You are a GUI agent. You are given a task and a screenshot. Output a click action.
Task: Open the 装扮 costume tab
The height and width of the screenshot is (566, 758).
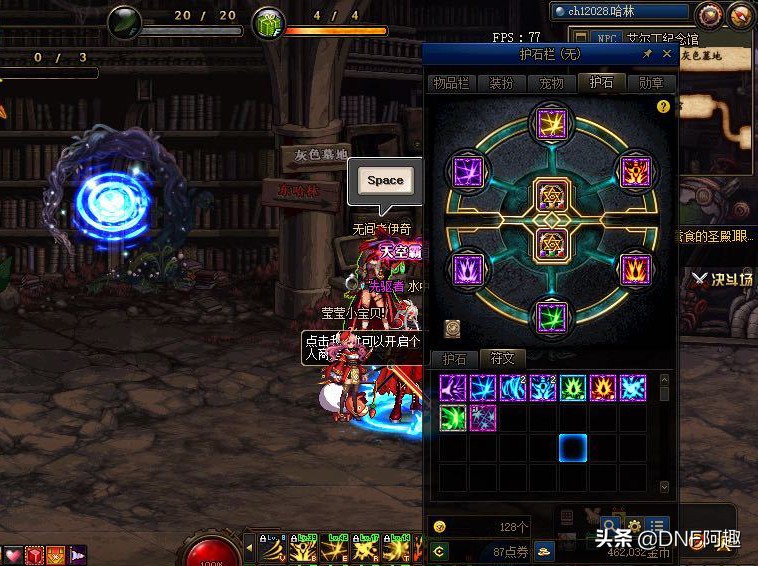(x=502, y=83)
